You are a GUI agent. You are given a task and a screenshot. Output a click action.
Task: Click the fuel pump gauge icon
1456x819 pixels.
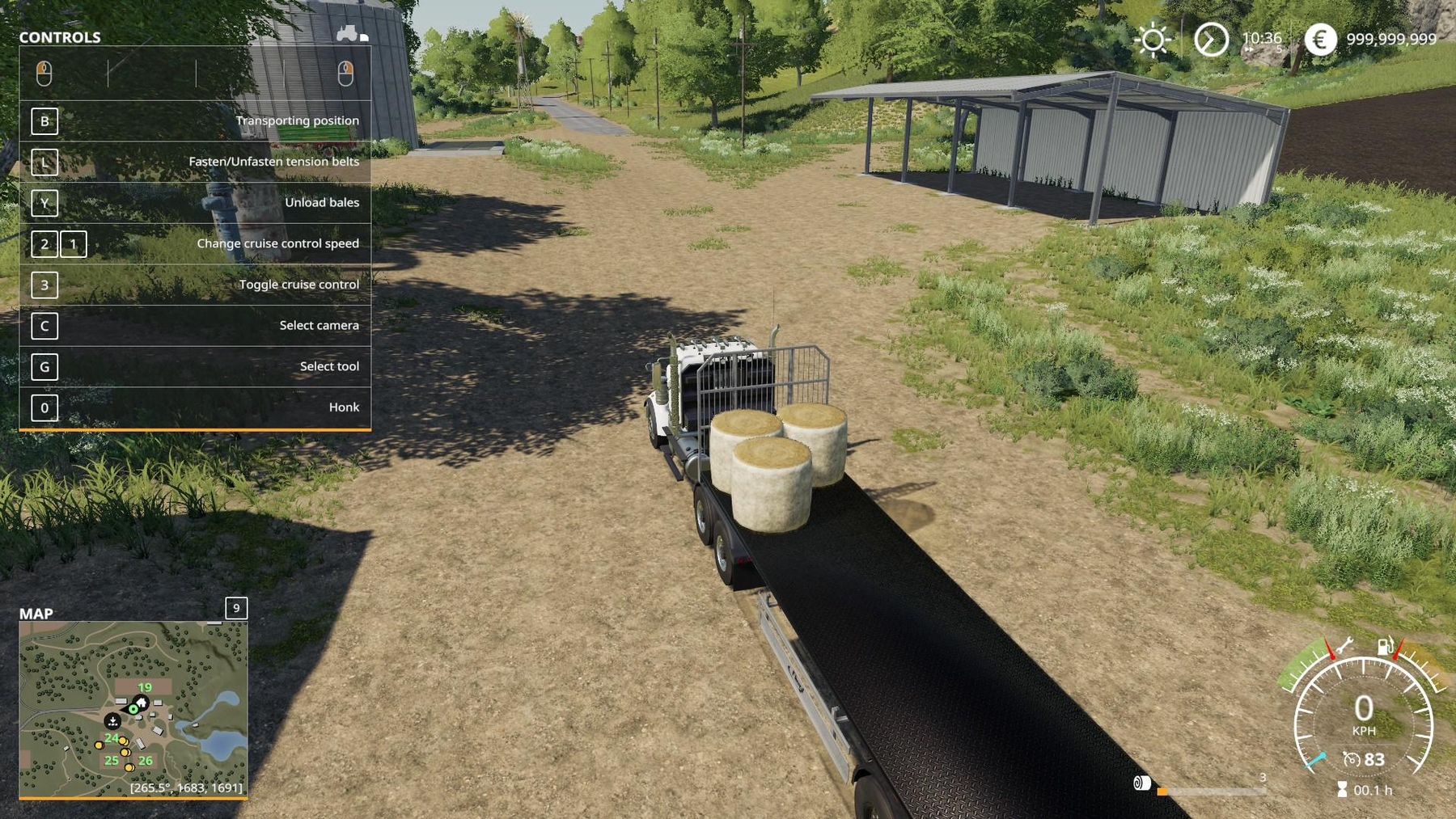(1386, 646)
